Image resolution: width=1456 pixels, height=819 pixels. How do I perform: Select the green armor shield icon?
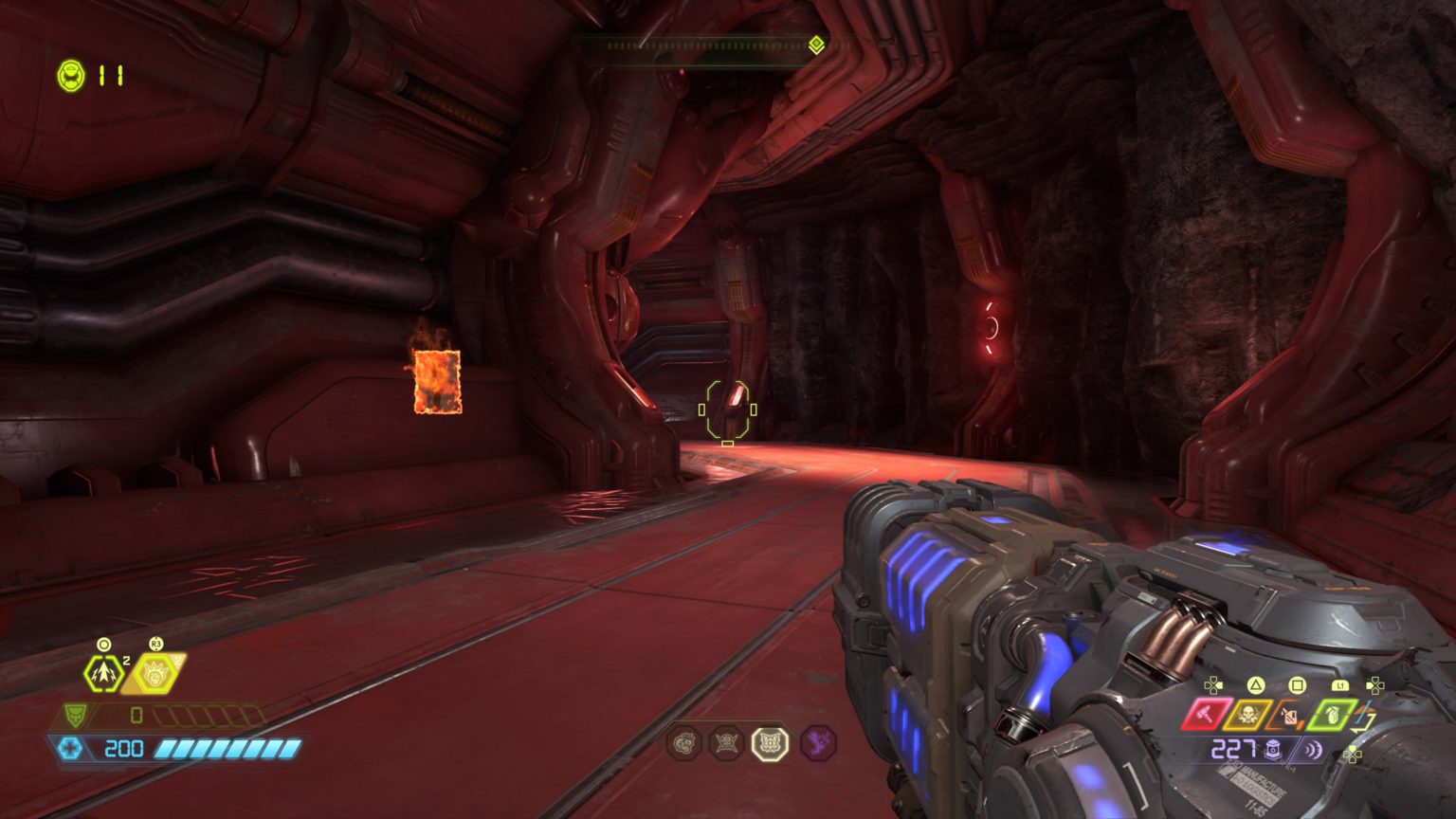click(x=75, y=716)
